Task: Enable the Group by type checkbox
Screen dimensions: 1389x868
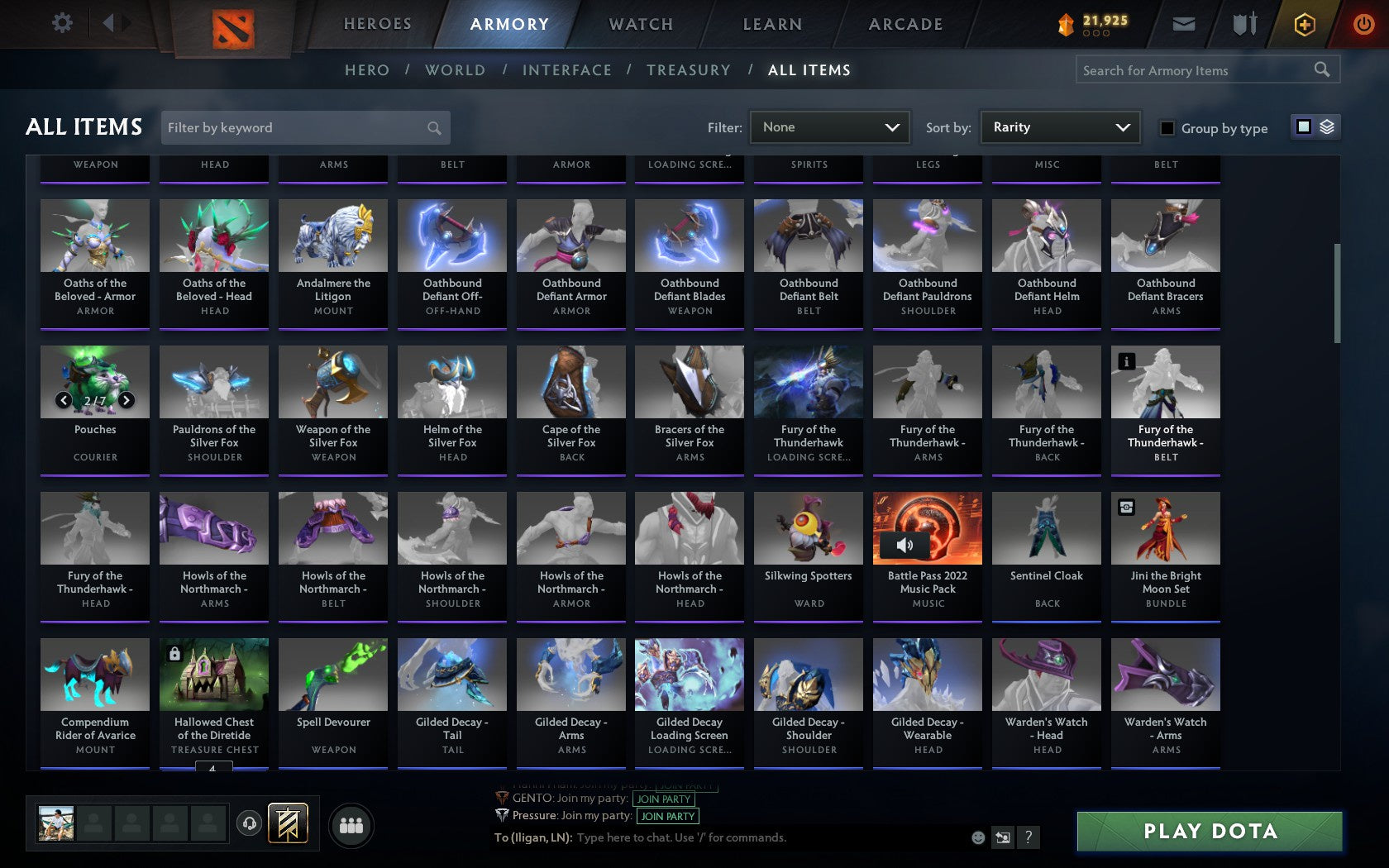Action: click(1166, 129)
